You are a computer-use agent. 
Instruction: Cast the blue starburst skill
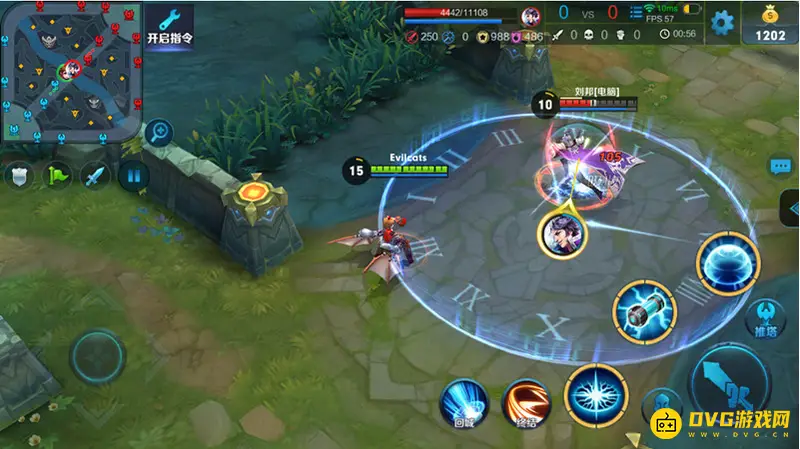pyautogui.click(x=596, y=394)
